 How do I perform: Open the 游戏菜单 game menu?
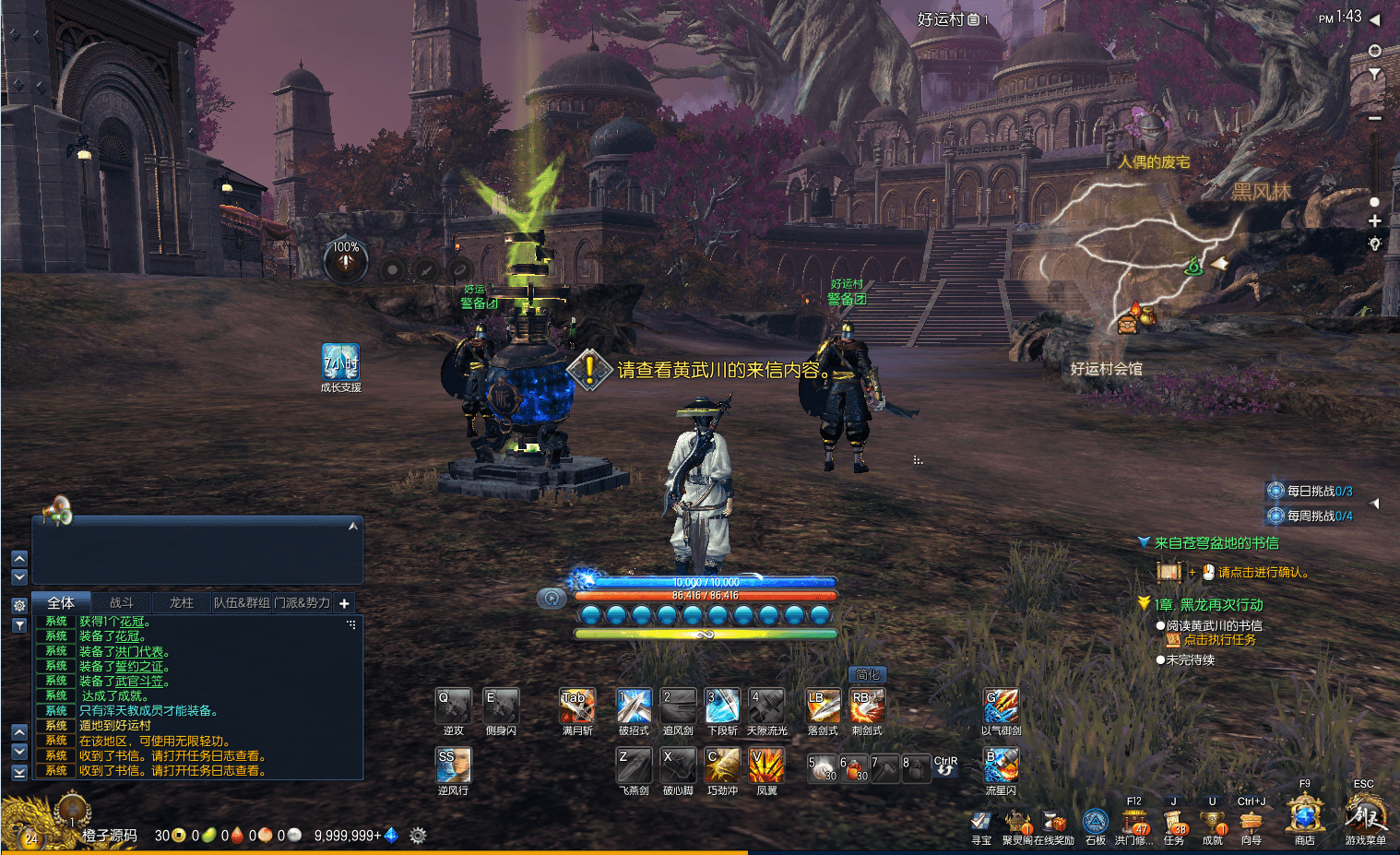1365,817
